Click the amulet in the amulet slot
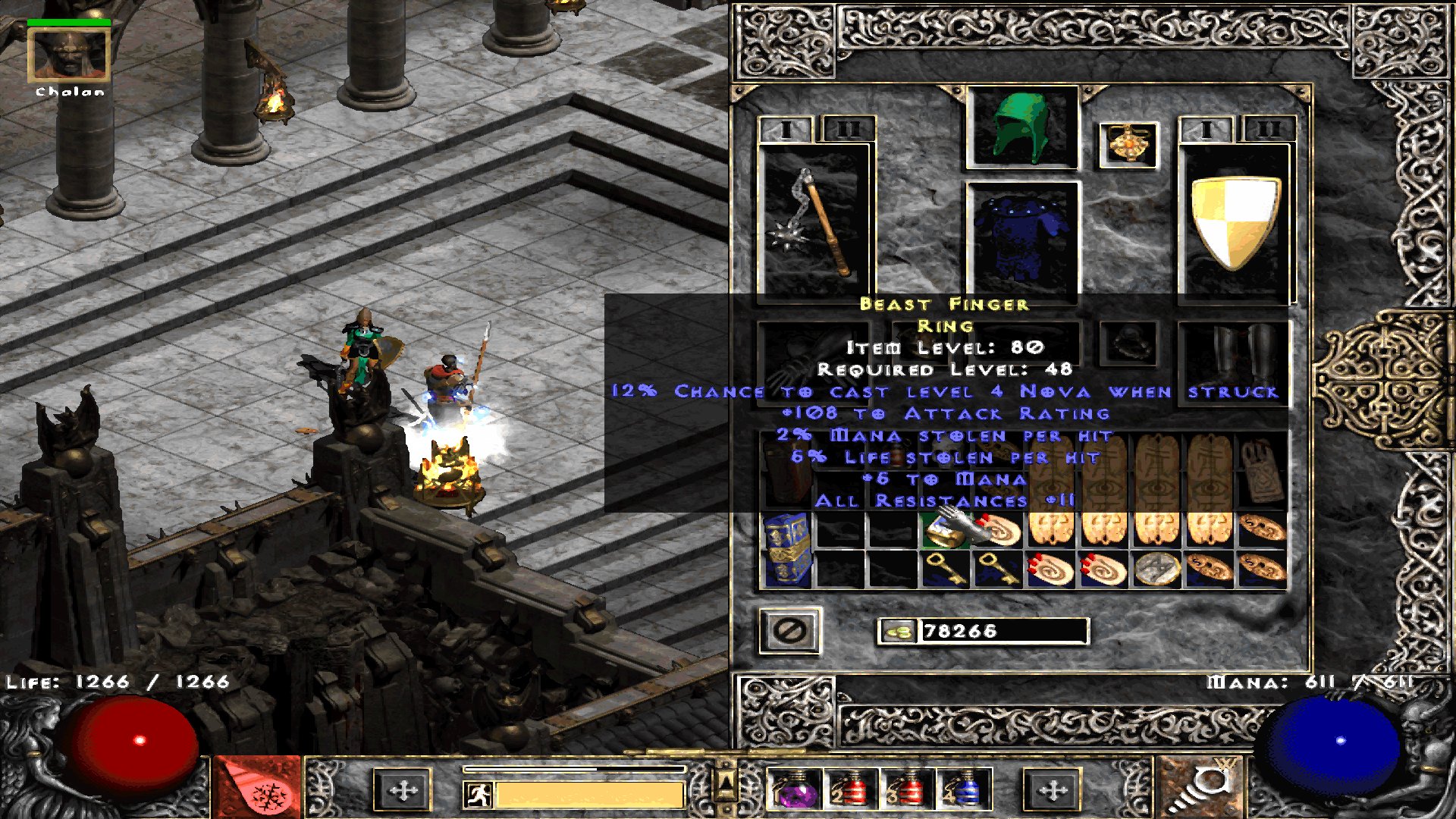The height and width of the screenshot is (819, 1456). coord(1128,146)
